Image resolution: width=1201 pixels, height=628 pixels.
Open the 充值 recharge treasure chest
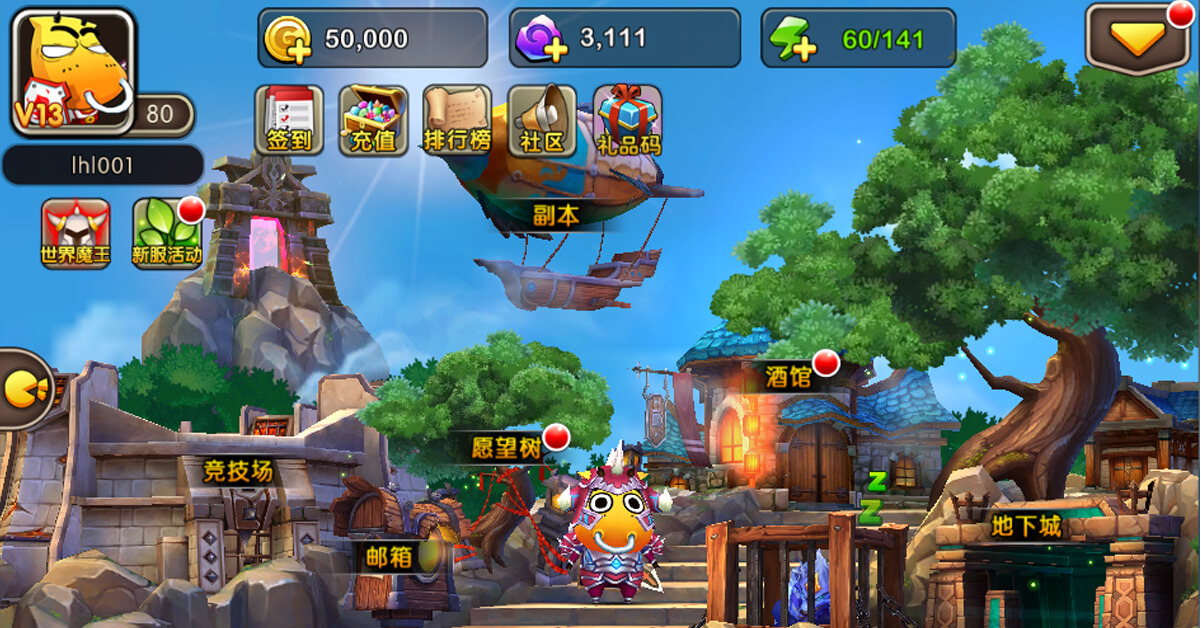[373, 120]
